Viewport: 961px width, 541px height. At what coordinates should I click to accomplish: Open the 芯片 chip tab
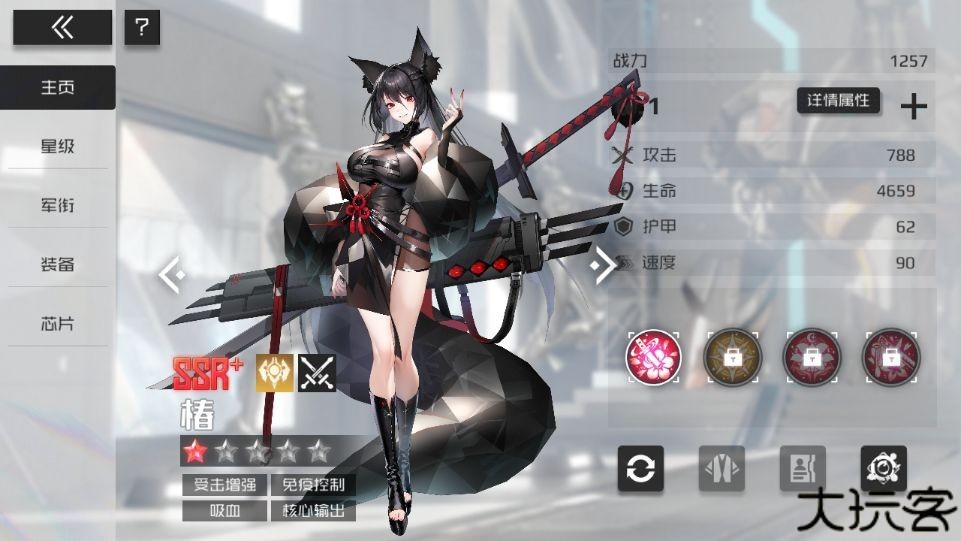pyautogui.click(x=58, y=324)
